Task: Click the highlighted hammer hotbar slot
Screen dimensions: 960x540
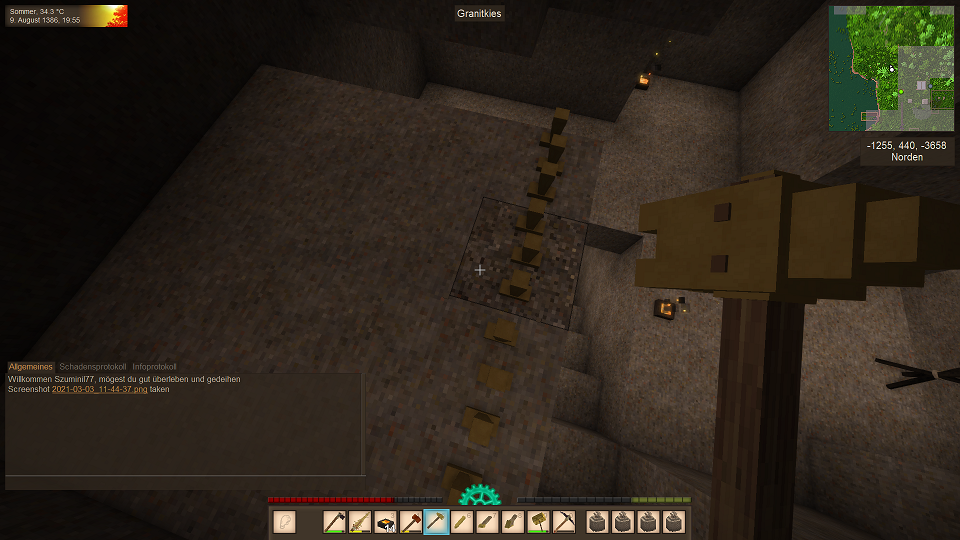Action: coord(436,522)
